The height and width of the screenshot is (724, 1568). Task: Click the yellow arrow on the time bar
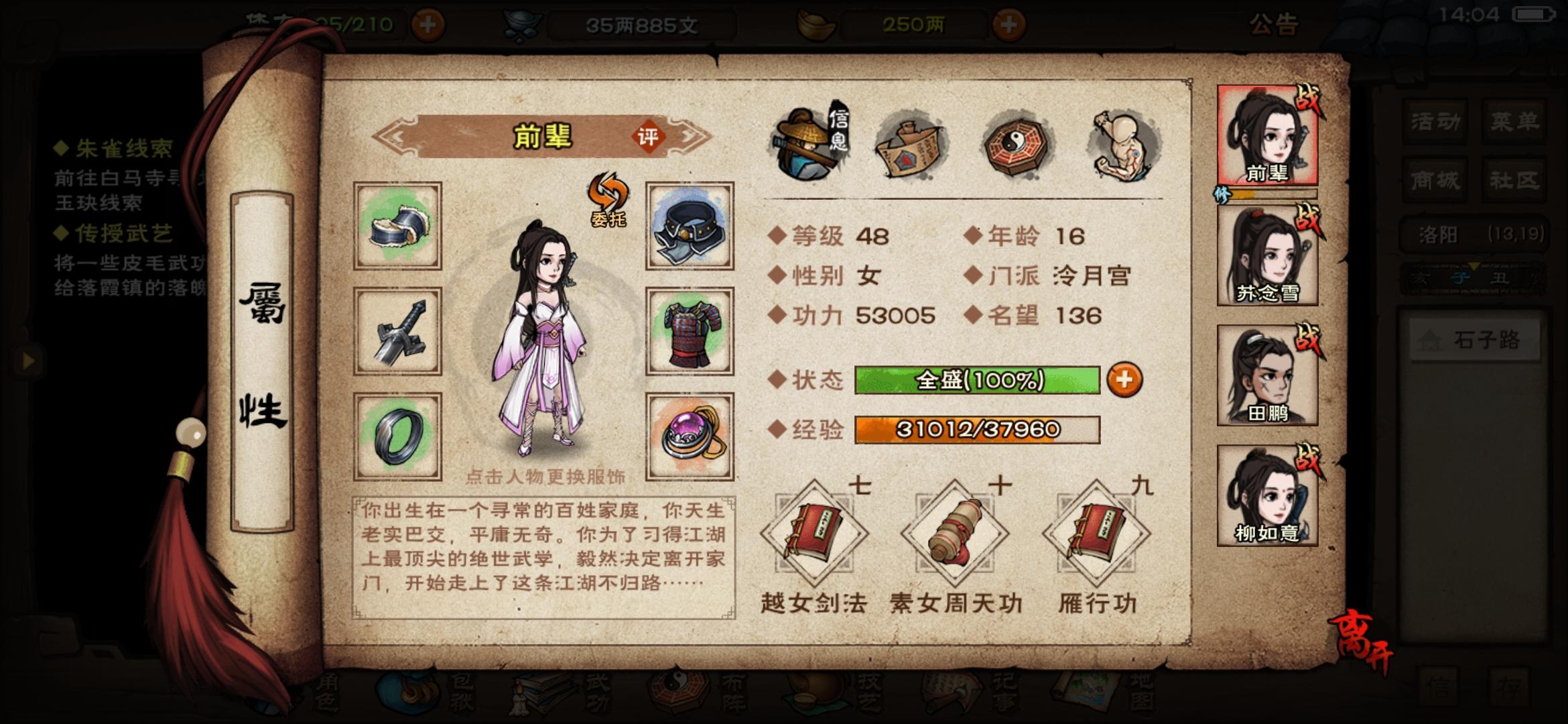[x=1474, y=267]
